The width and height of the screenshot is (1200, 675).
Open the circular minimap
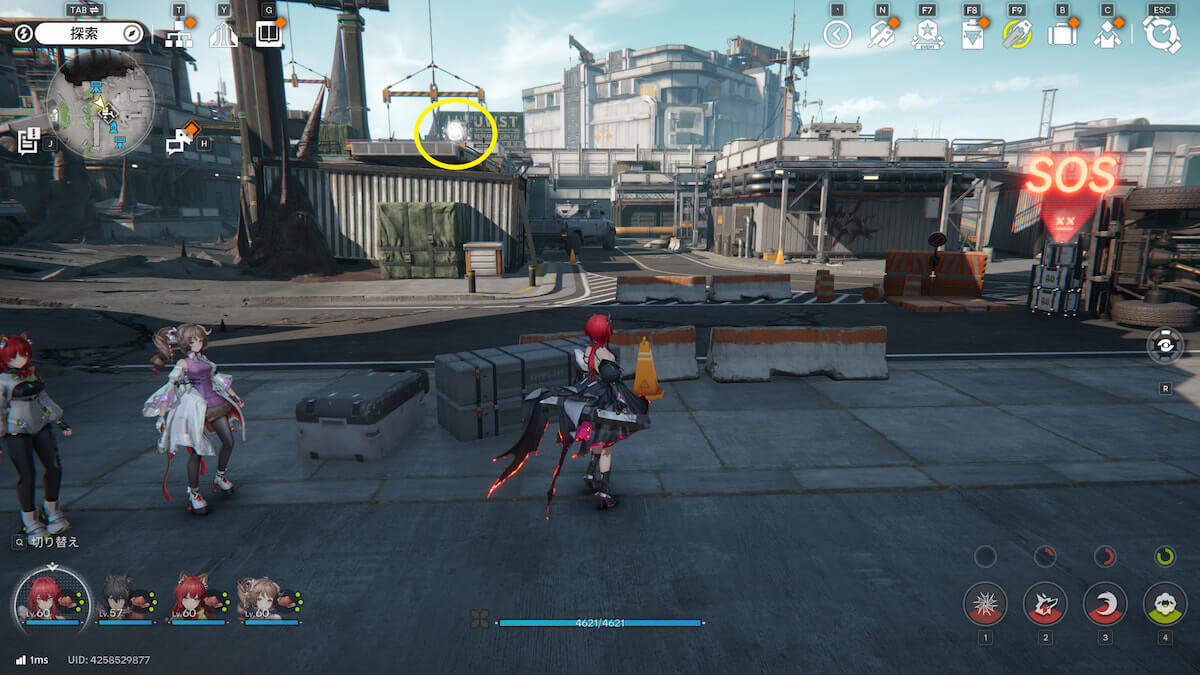100,104
